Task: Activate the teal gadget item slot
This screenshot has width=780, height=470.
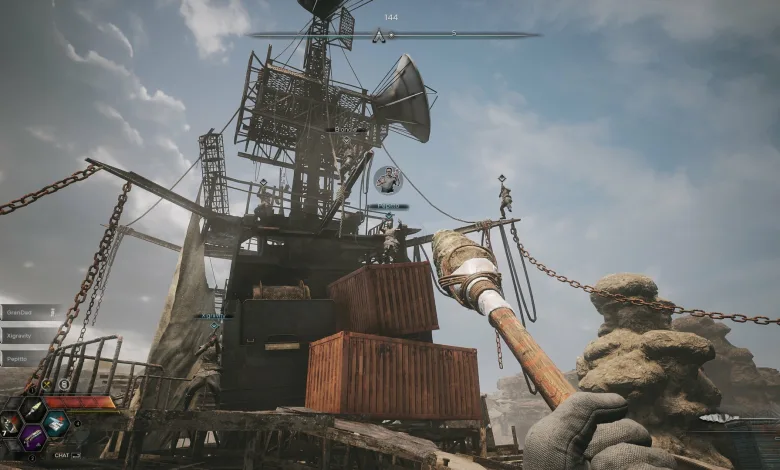Action: pyautogui.click(x=56, y=423)
